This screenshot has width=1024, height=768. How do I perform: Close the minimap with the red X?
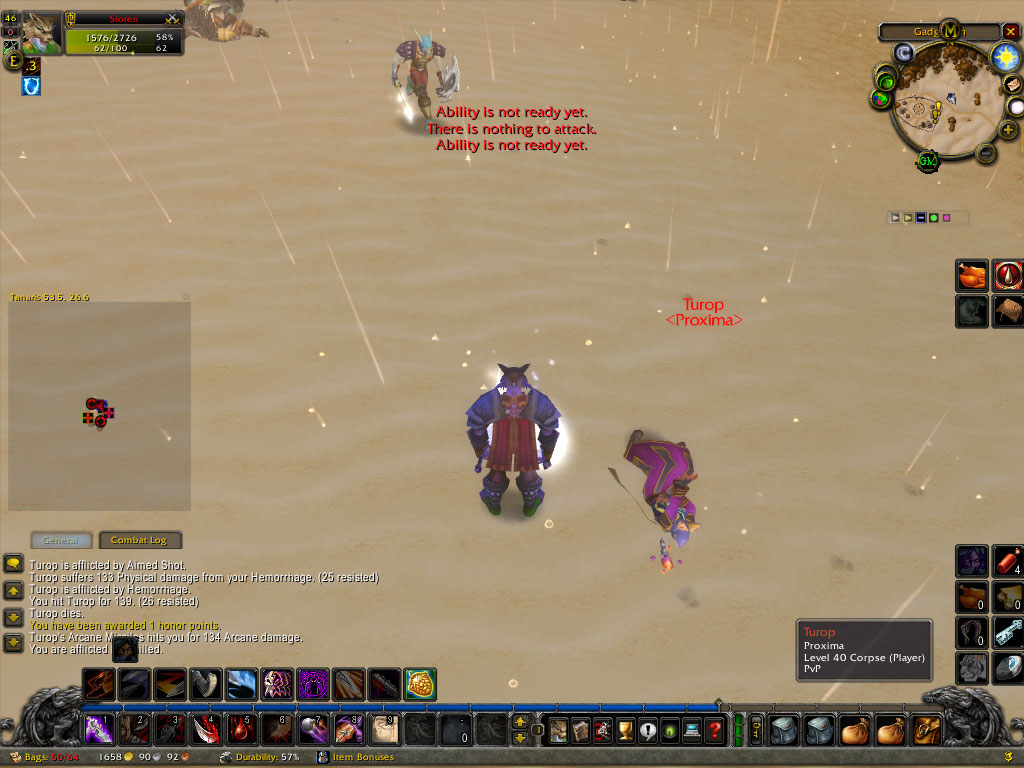[1010, 31]
